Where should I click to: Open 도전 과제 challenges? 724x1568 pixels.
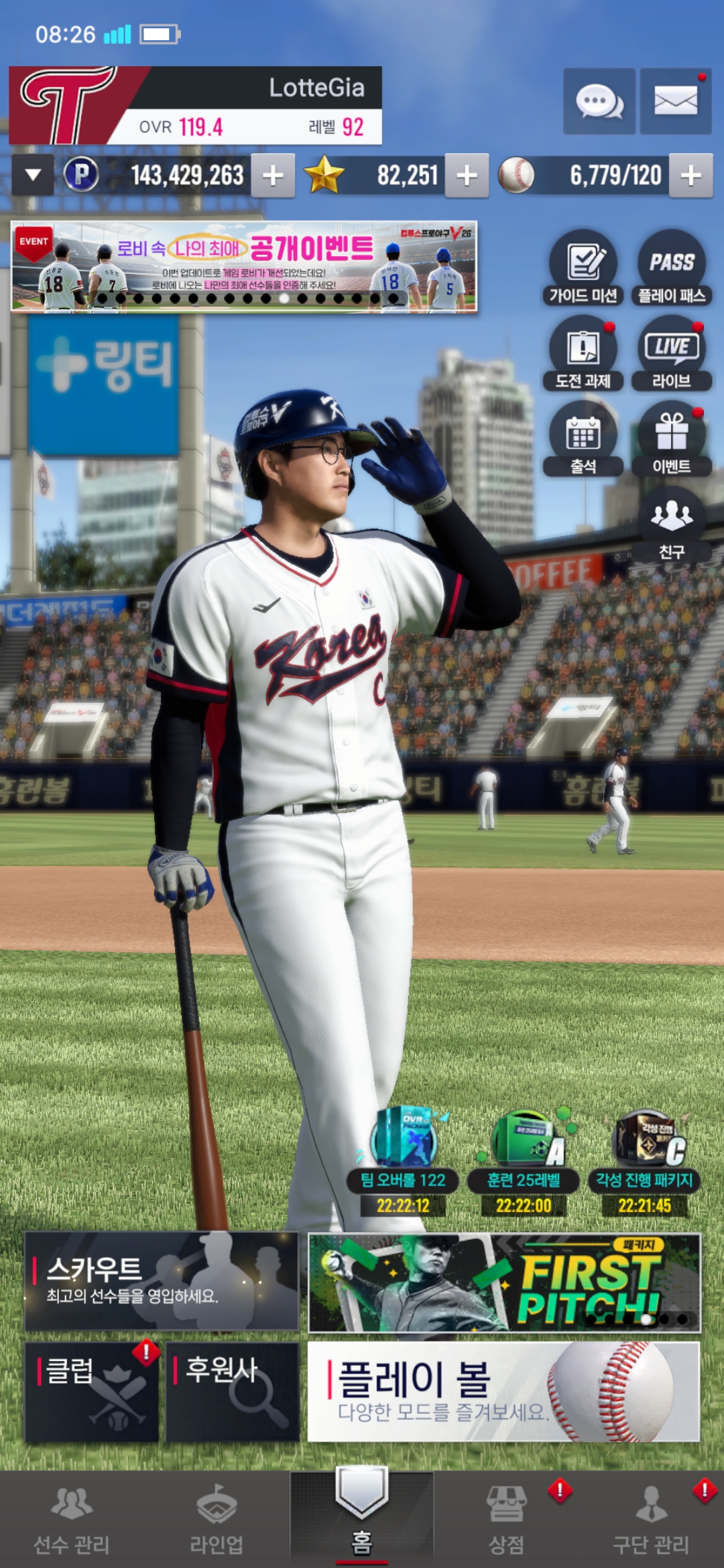tap(583, 353)
